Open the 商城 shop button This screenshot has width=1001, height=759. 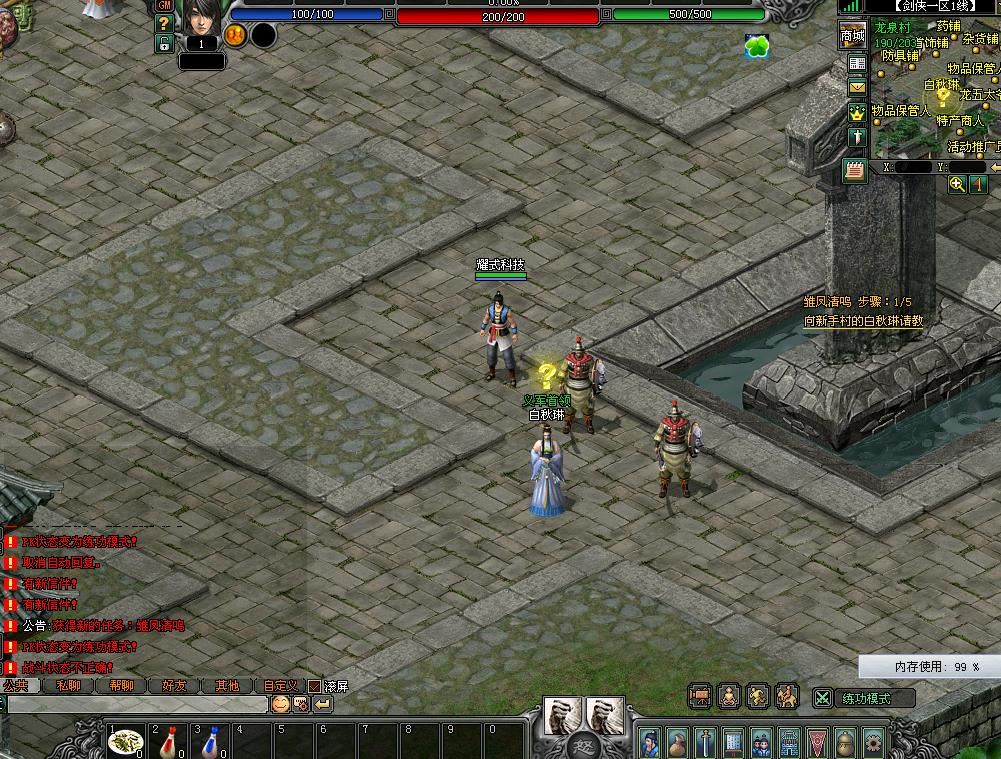(x=852, y=36)
